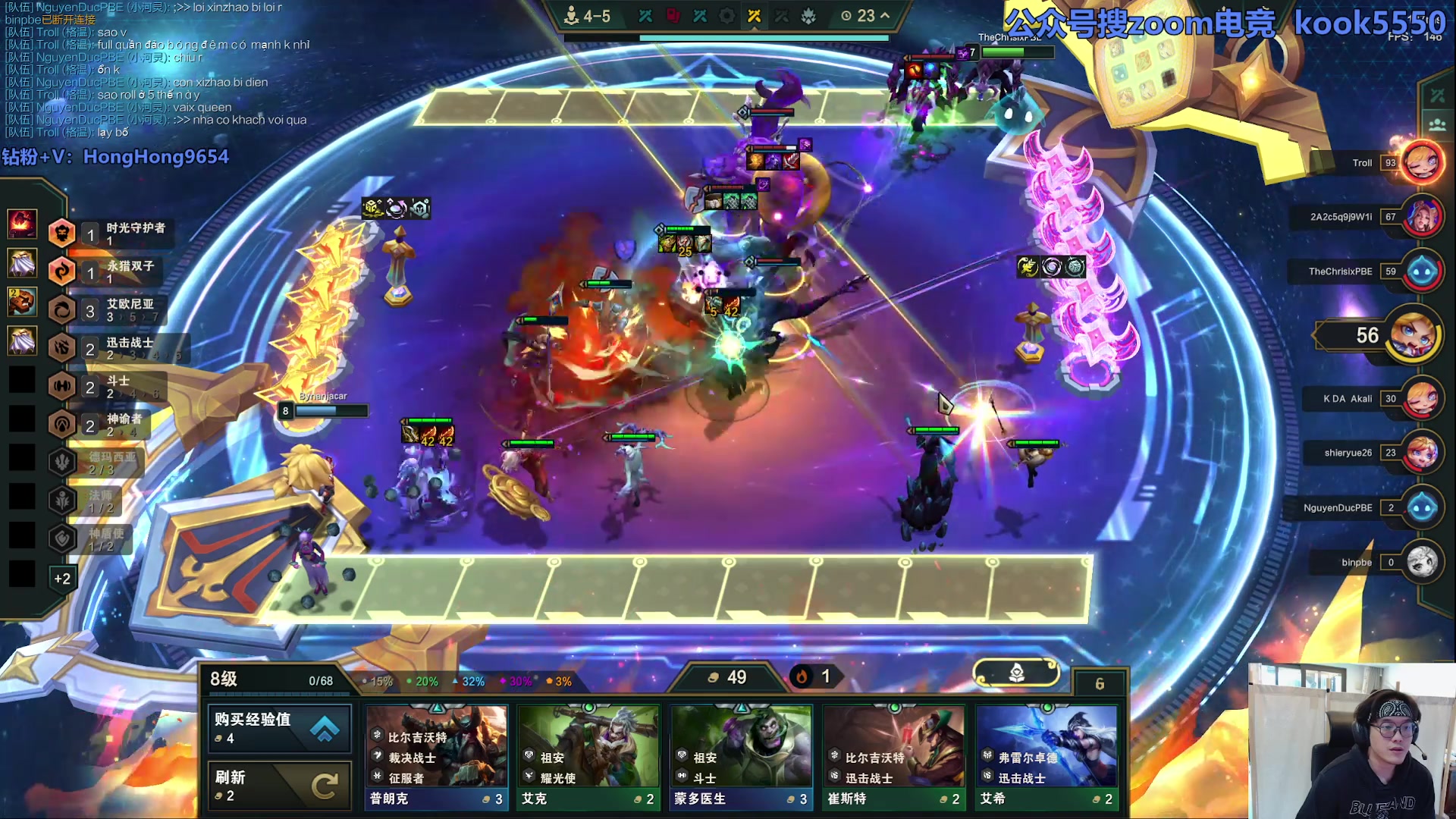Inspect the 艾欧尼亚 trait entry

pyautogui.click(x=114, y=309)
